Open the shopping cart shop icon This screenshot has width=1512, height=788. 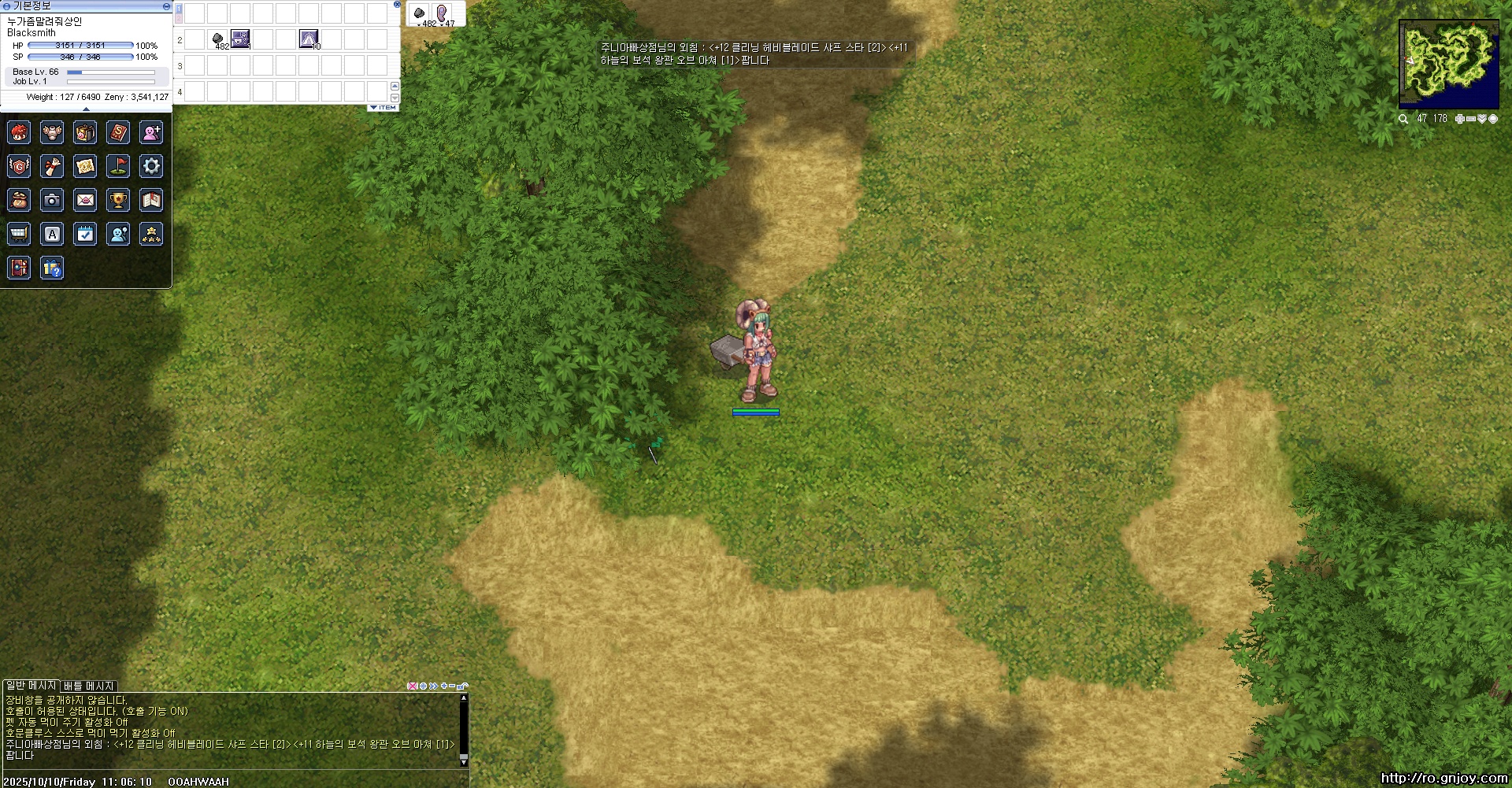(x=19, y=234)
